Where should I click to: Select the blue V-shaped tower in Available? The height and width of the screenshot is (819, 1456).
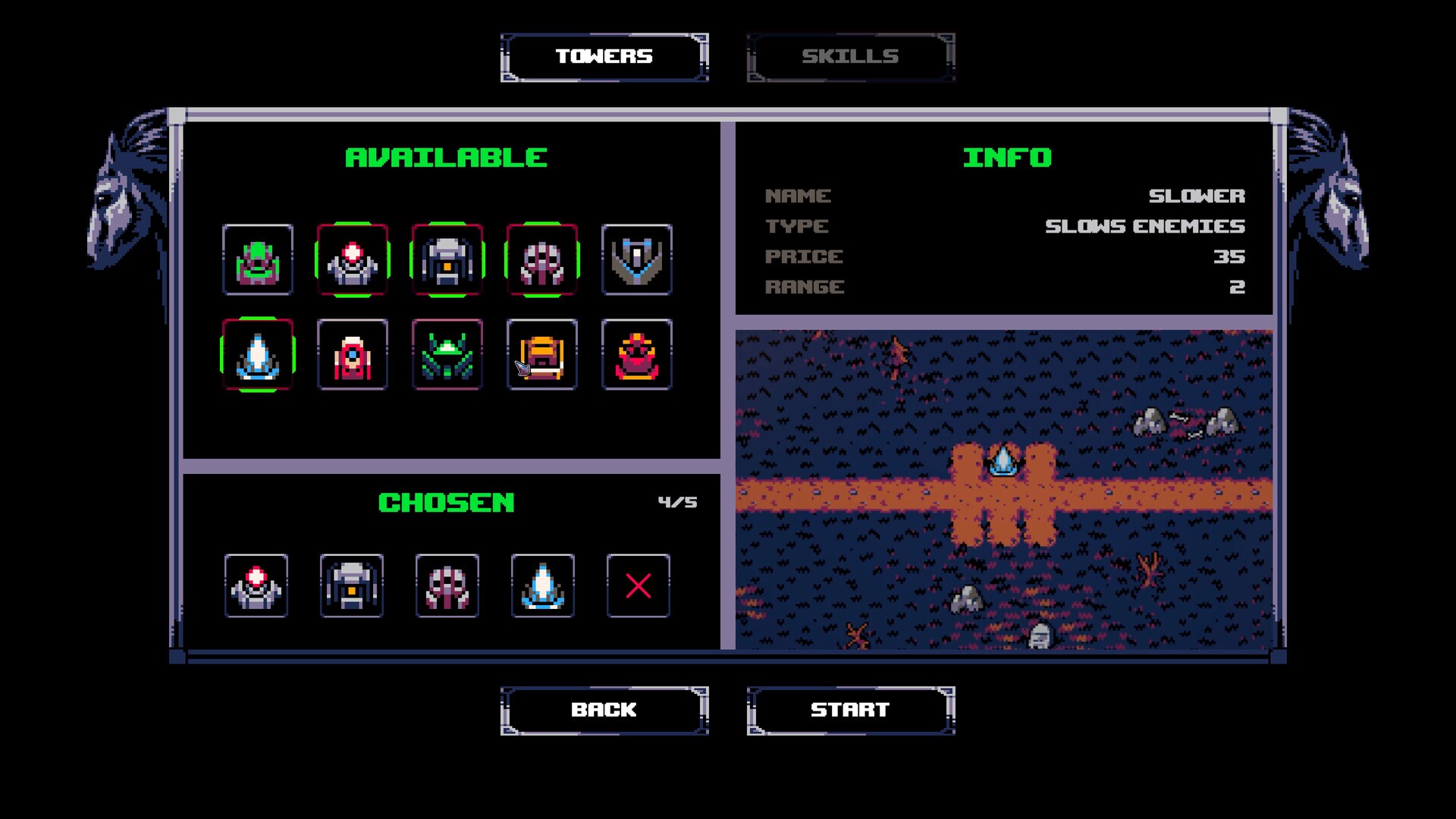[637, 260]
